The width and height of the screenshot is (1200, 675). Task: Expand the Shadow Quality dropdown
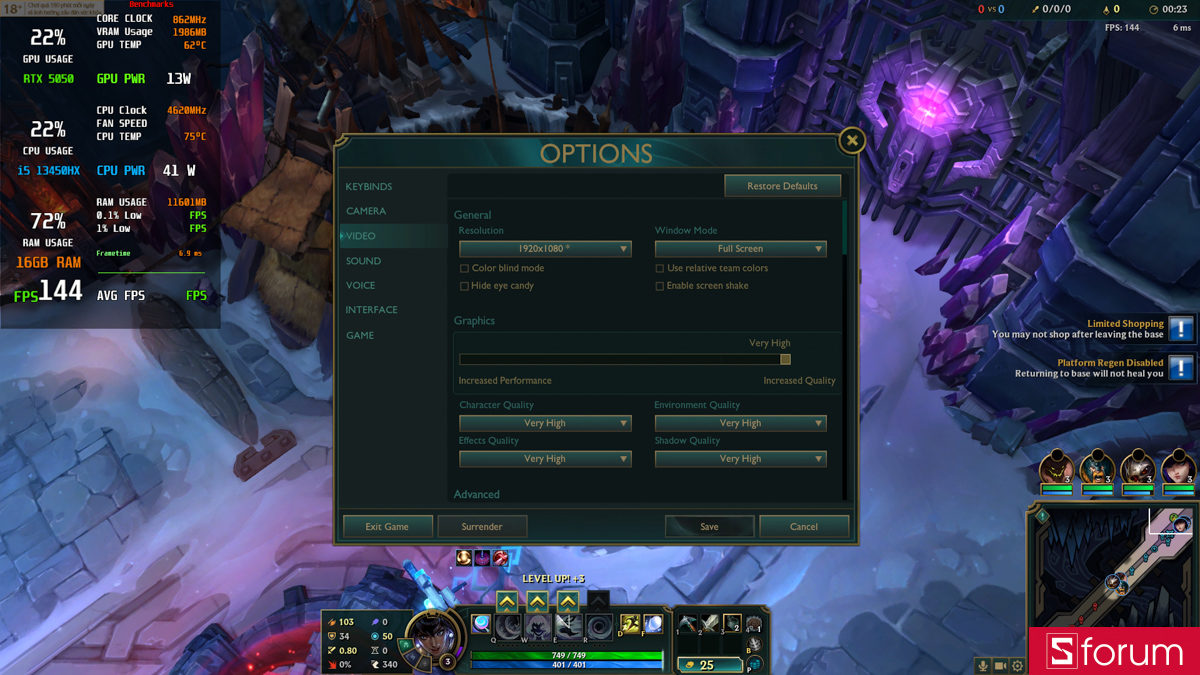(x=740, y=459)
